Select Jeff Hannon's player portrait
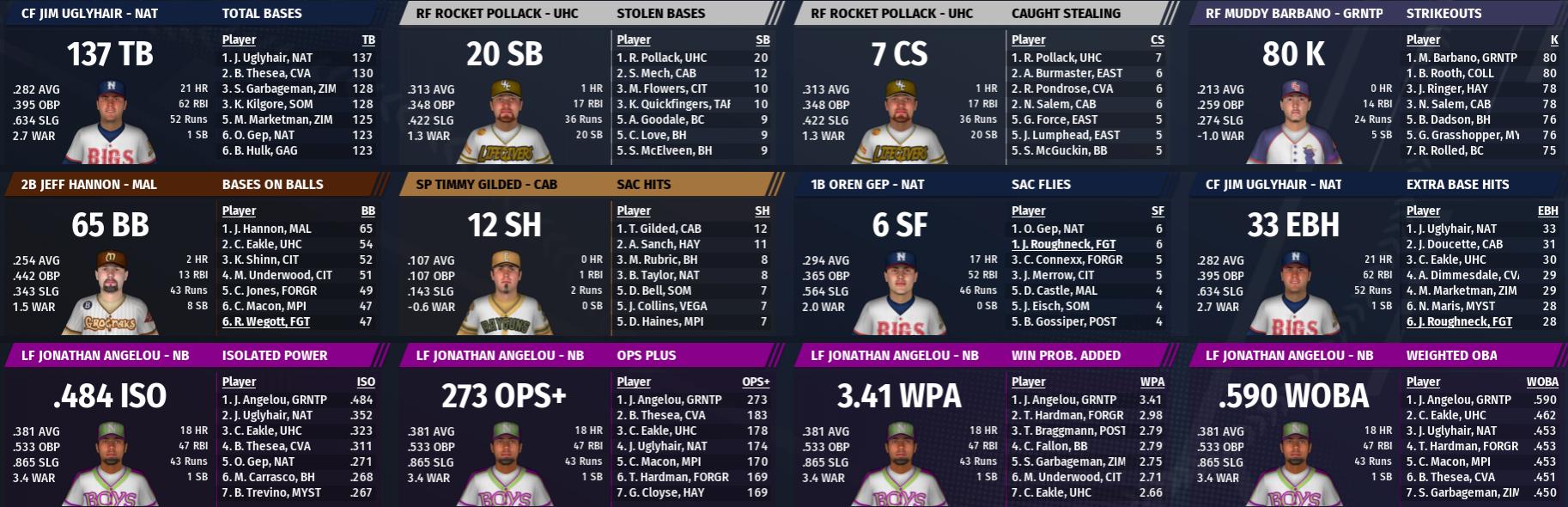Viewport: 1568px width, 507px height. click(111, 292)
